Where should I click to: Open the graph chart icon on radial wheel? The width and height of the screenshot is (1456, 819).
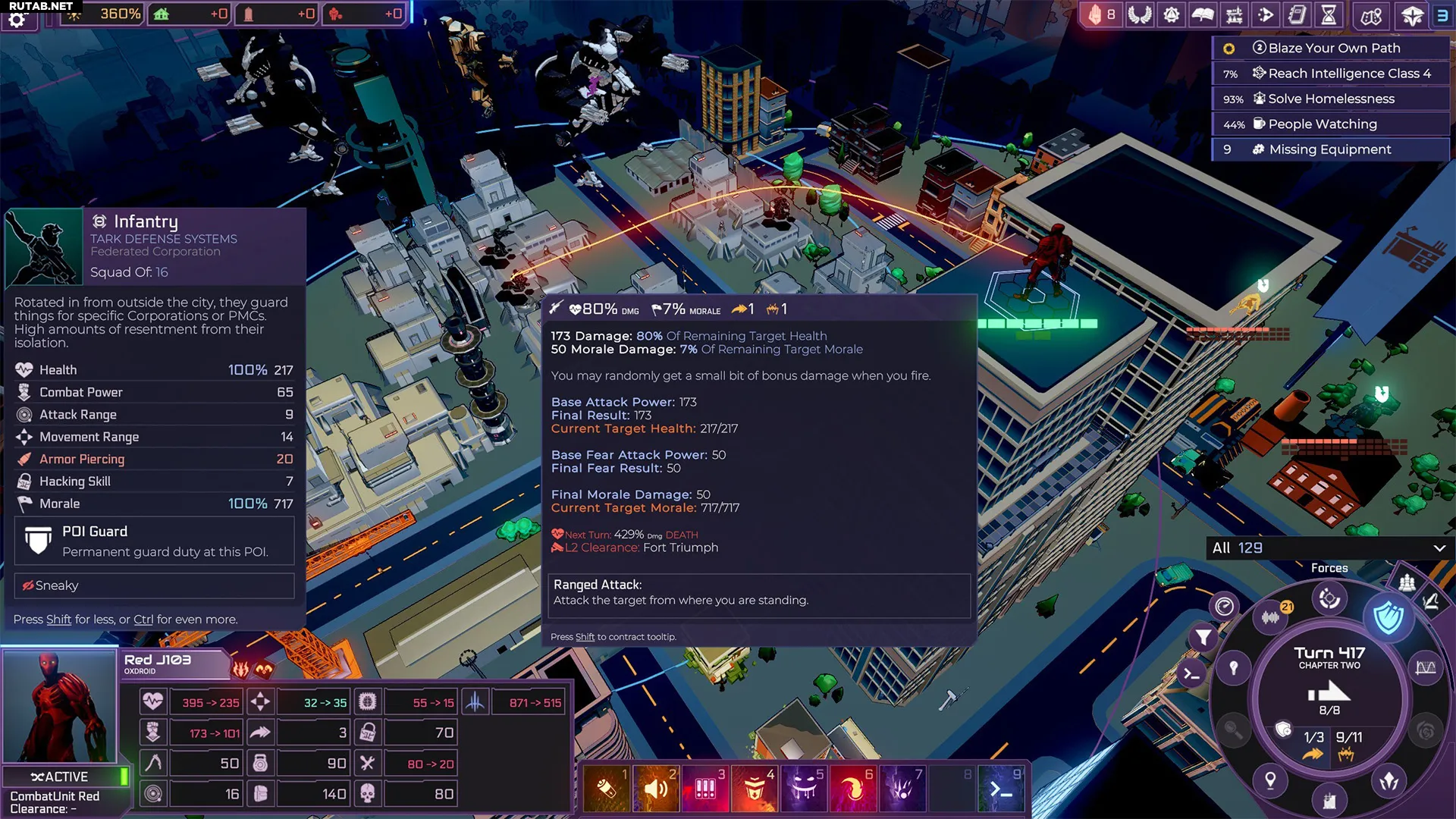1426,668
